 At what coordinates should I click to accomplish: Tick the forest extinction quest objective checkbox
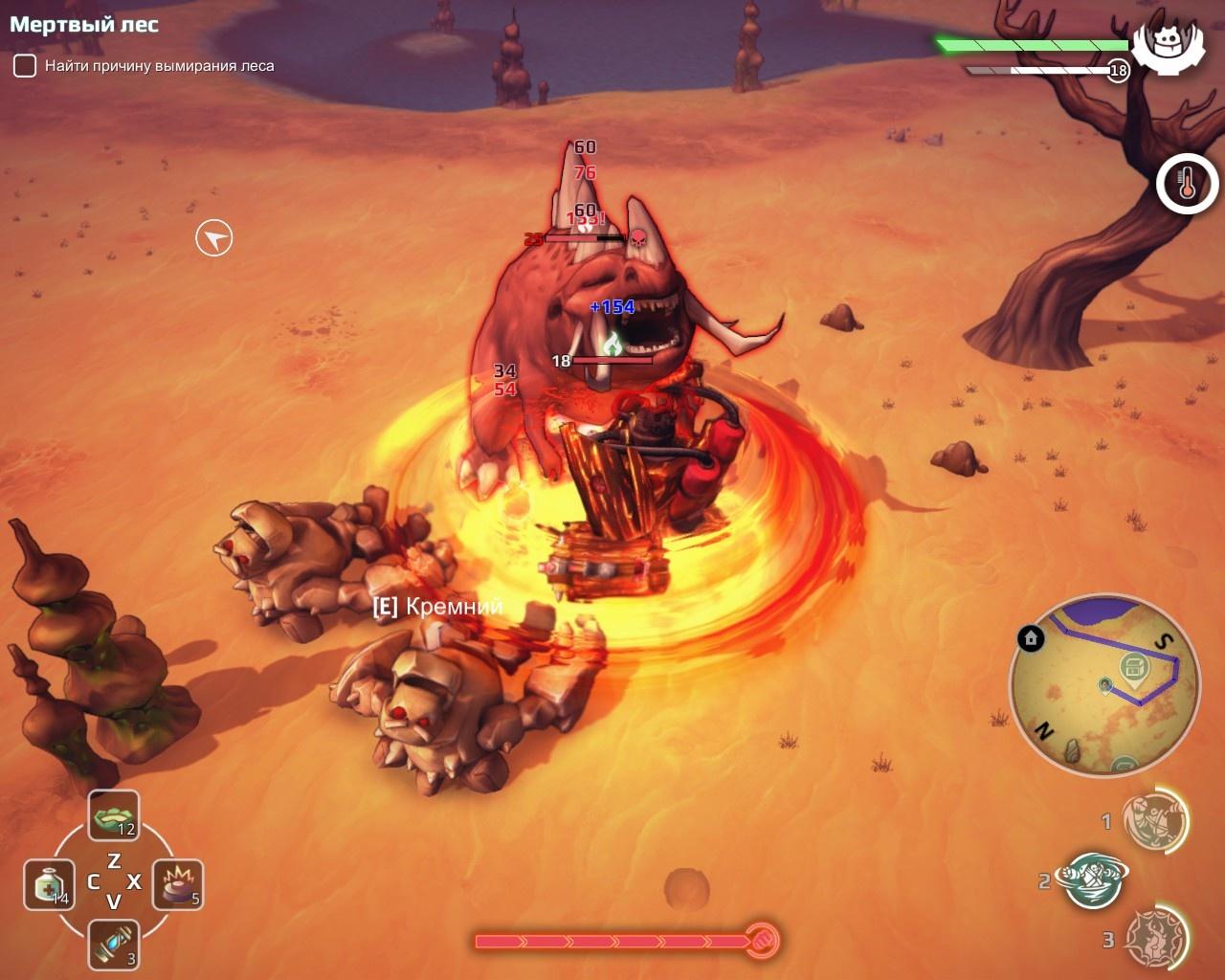coord(24,66)
